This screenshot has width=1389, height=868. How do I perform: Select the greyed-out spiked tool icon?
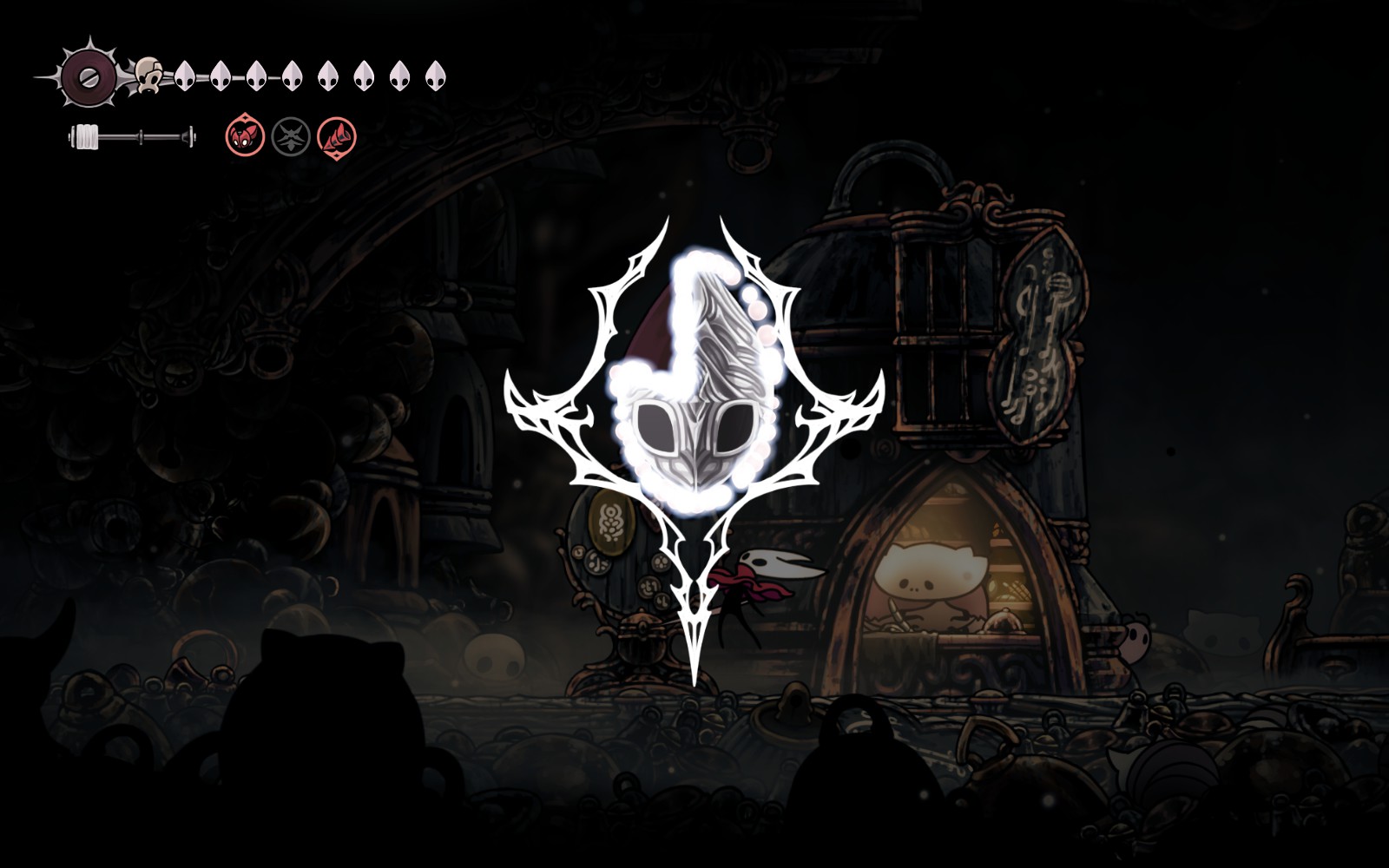click(291, 137)
